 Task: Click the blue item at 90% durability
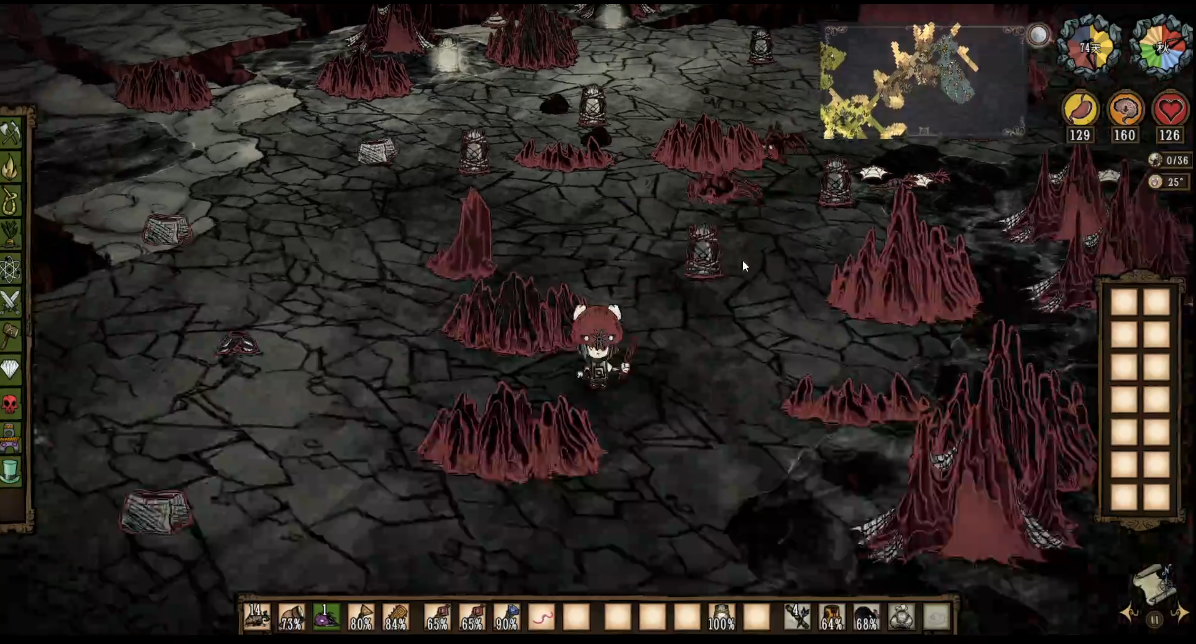tap(507, 616)
